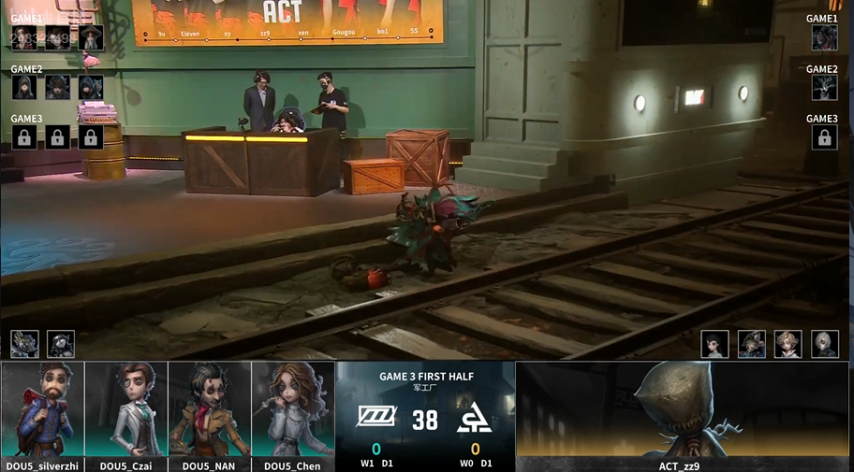
Task: Select the ACT_zz9 hunter card
Action: [x=682, y=410]
